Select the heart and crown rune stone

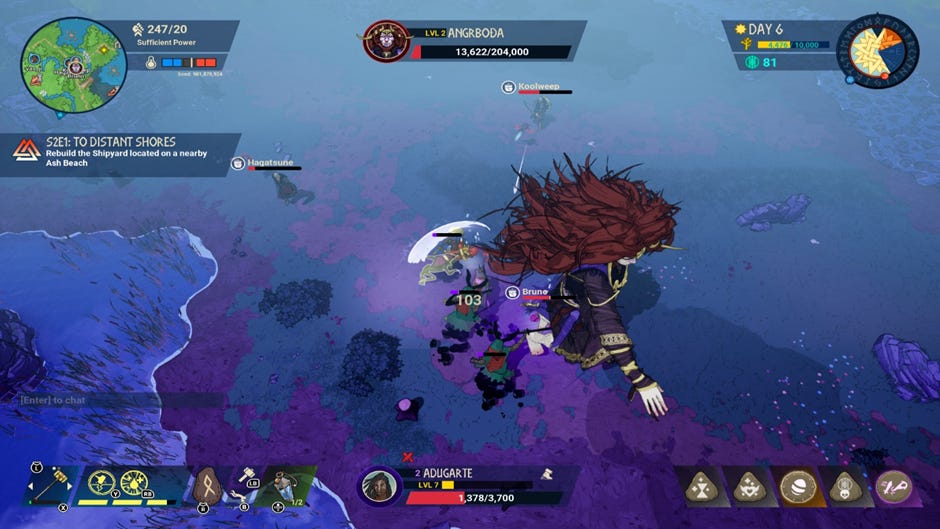[750, 487]
